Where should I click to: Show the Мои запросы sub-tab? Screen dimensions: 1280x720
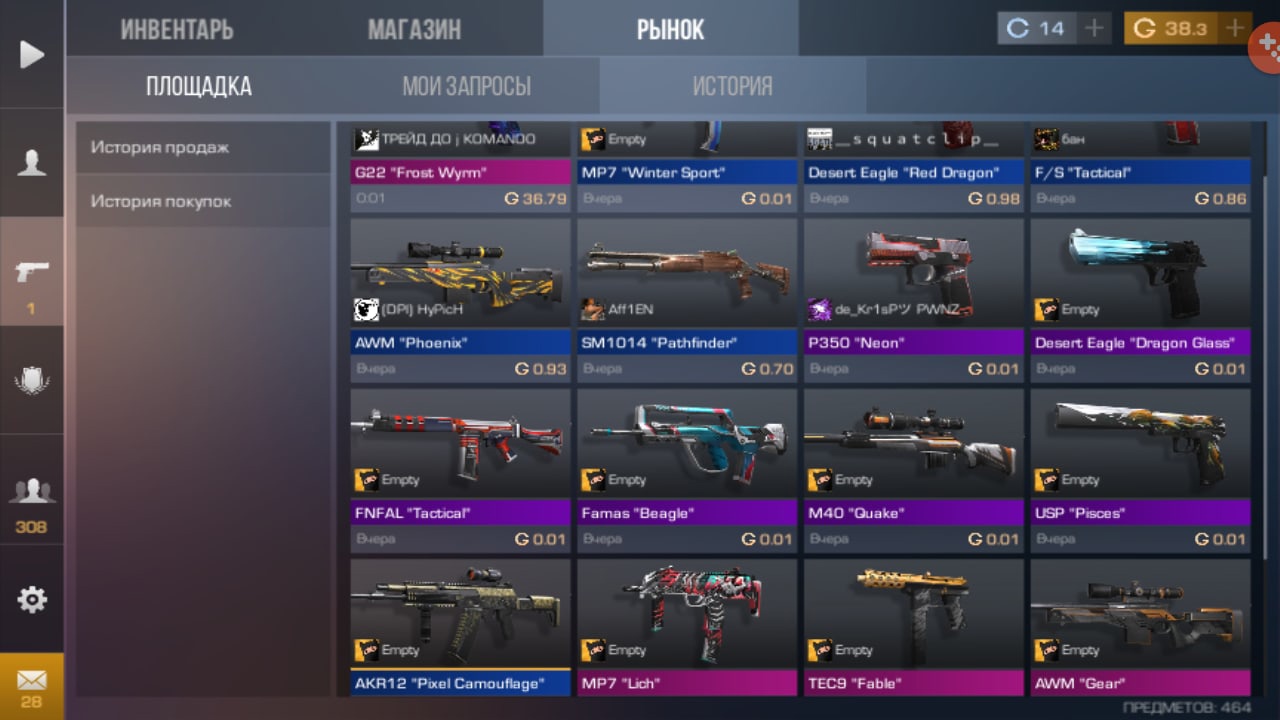tap(466, 86)
